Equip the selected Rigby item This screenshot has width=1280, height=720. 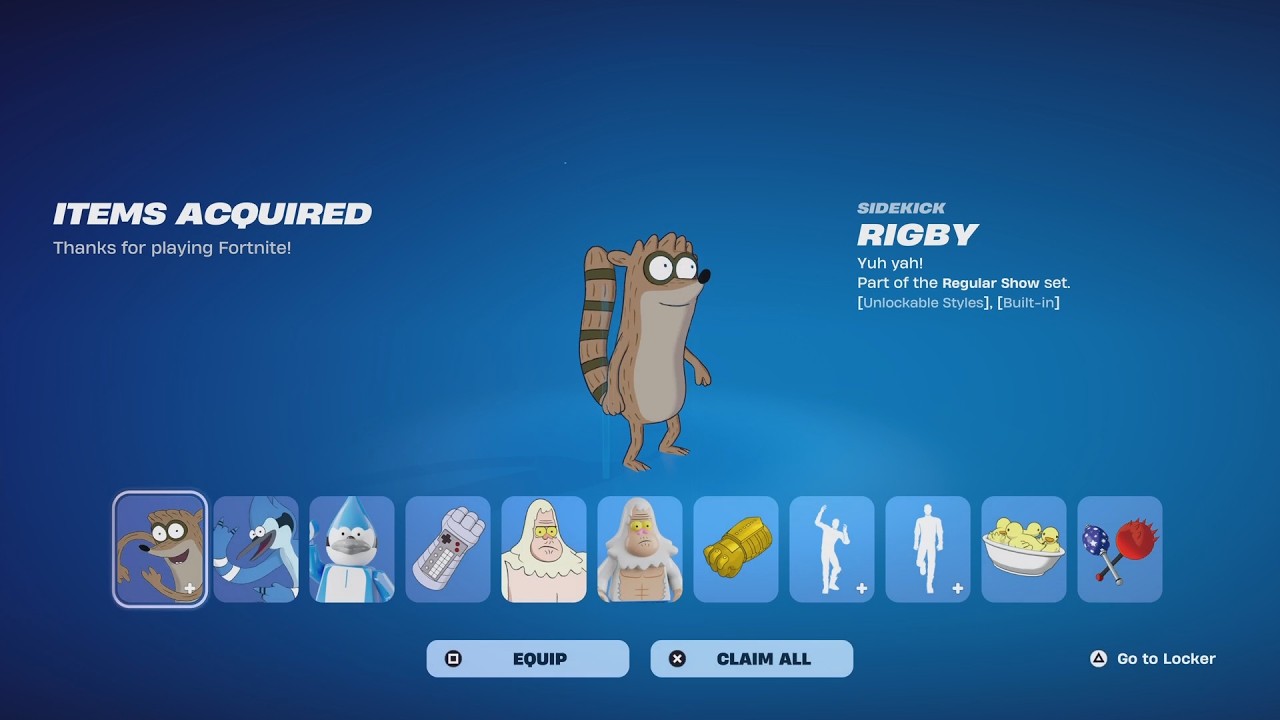(528, 659)
